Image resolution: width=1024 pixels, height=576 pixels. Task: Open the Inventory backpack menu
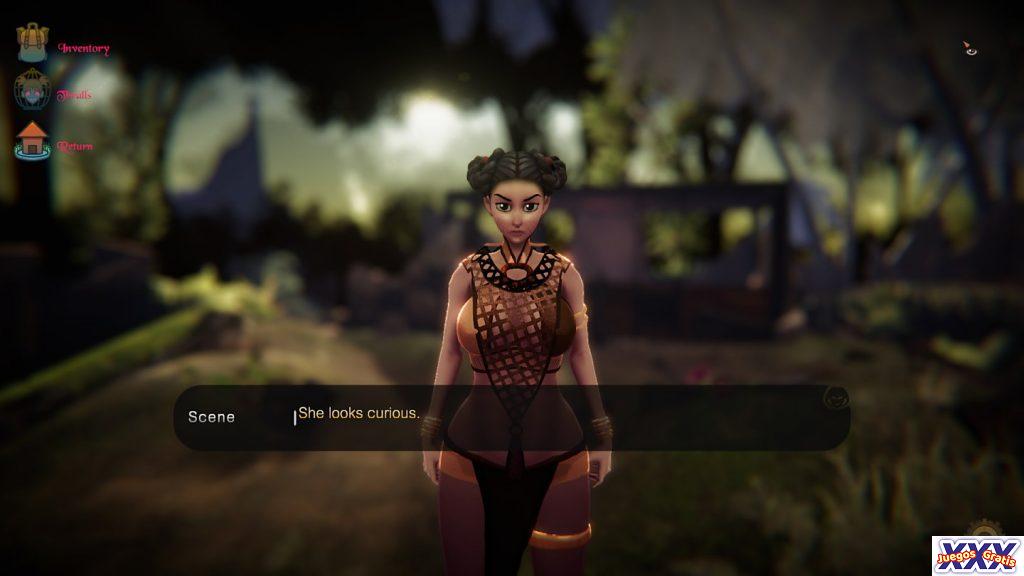point(33,44)
